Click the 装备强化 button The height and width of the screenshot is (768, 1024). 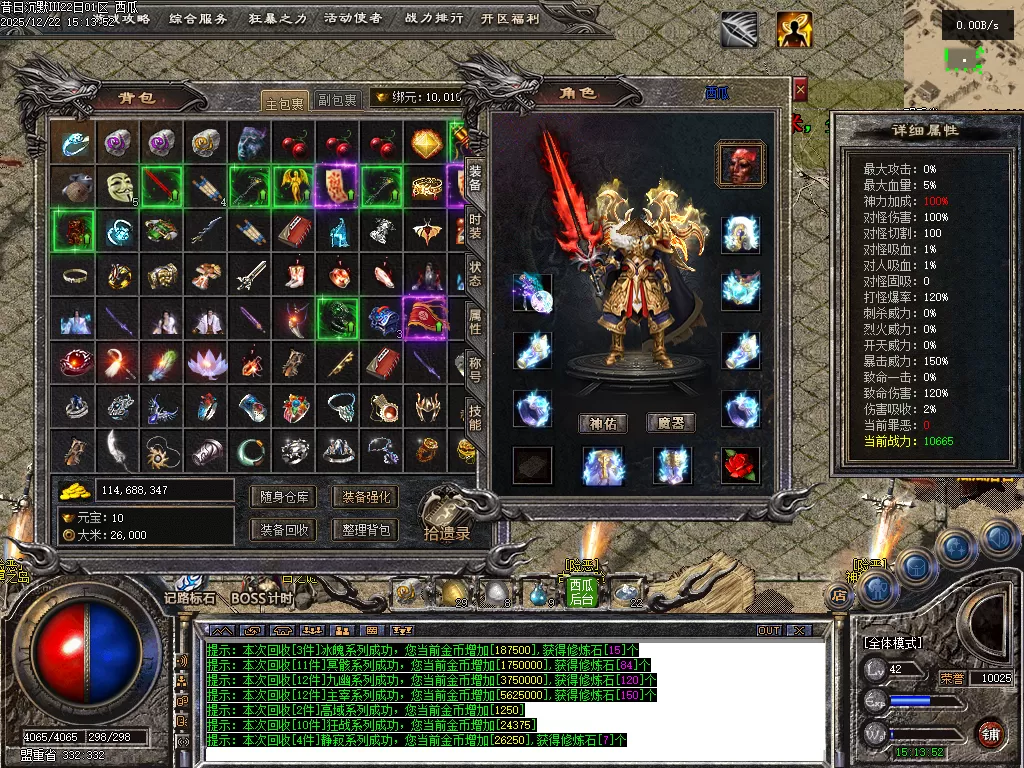click(x=365, y=497)
